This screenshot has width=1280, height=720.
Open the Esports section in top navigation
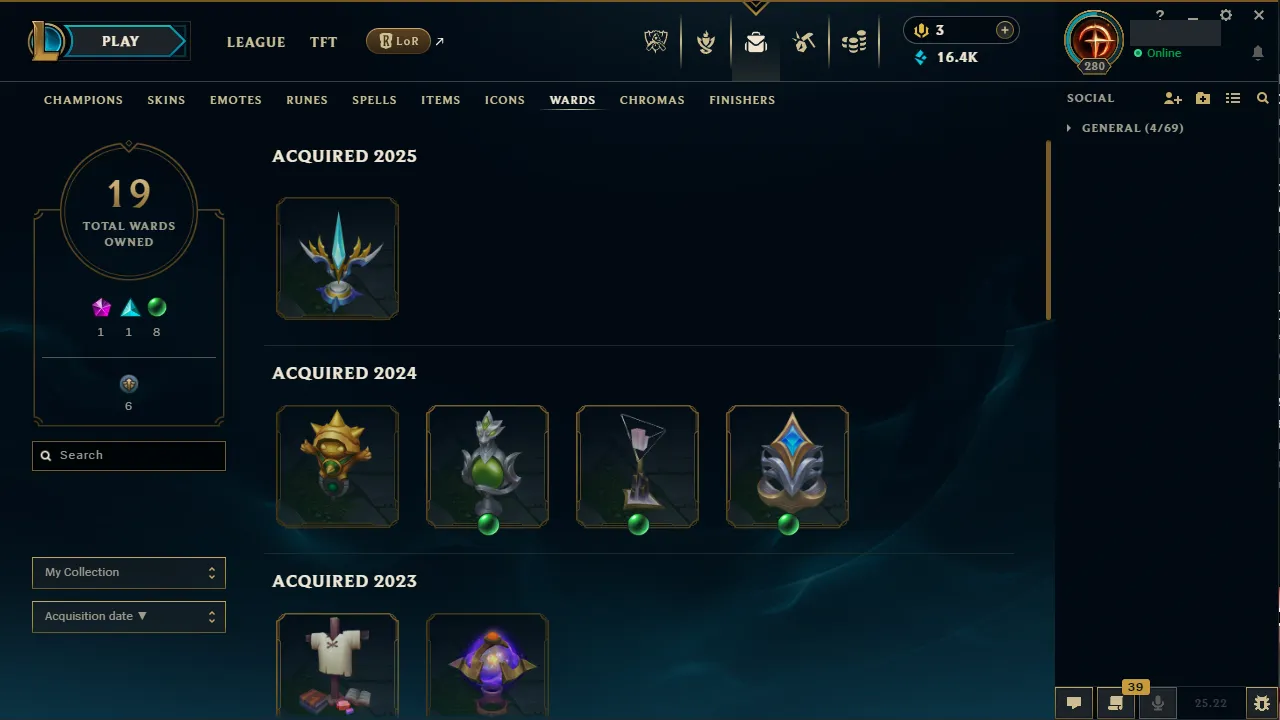pyautogui.click(x=656, y=41)
